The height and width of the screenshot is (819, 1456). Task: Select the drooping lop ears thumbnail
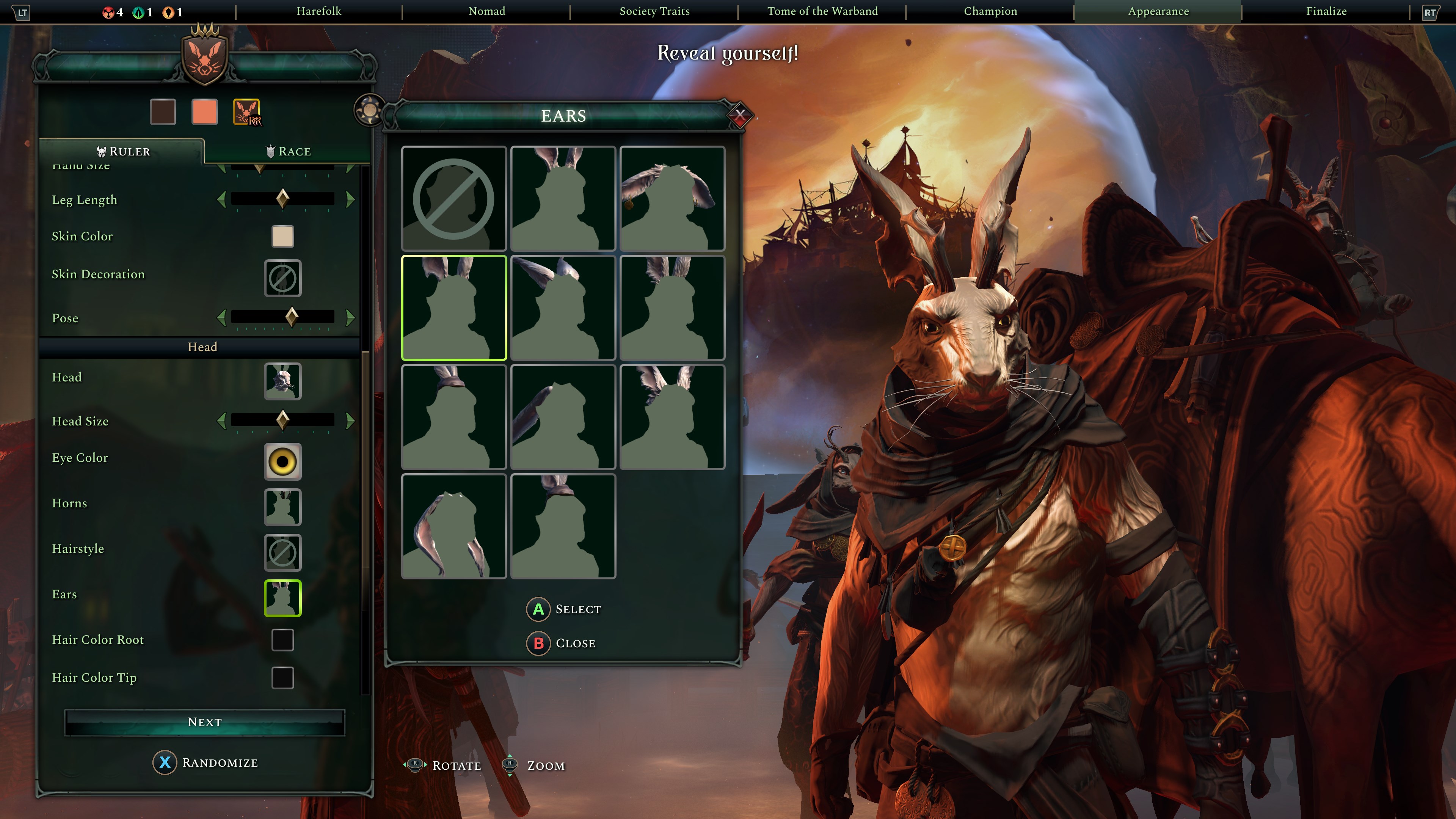tap(453, 526)
